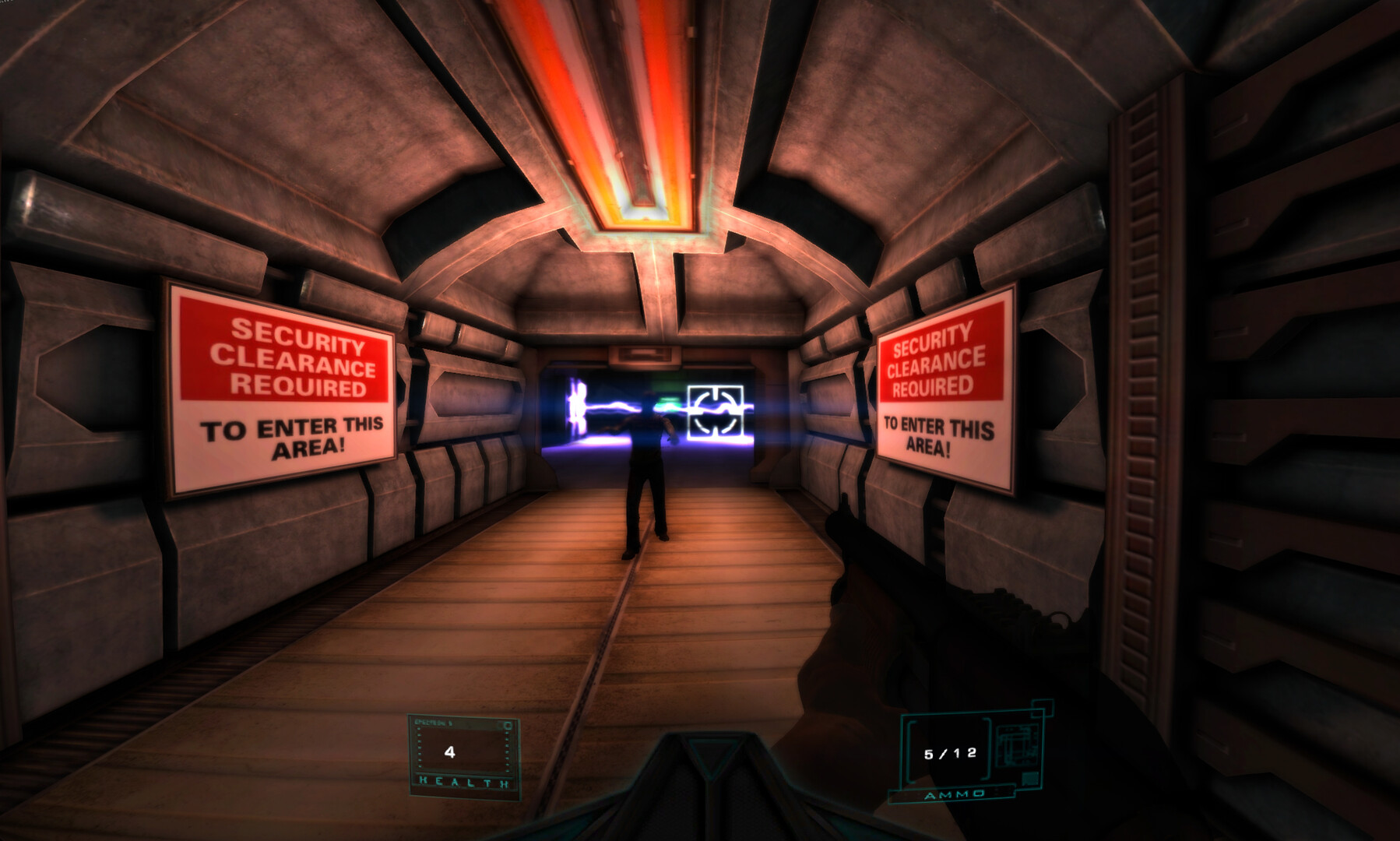Viewport: 1400px width, 841px height.
Task: Click the tick marks along the health panel edge
Action: [420, 748]
